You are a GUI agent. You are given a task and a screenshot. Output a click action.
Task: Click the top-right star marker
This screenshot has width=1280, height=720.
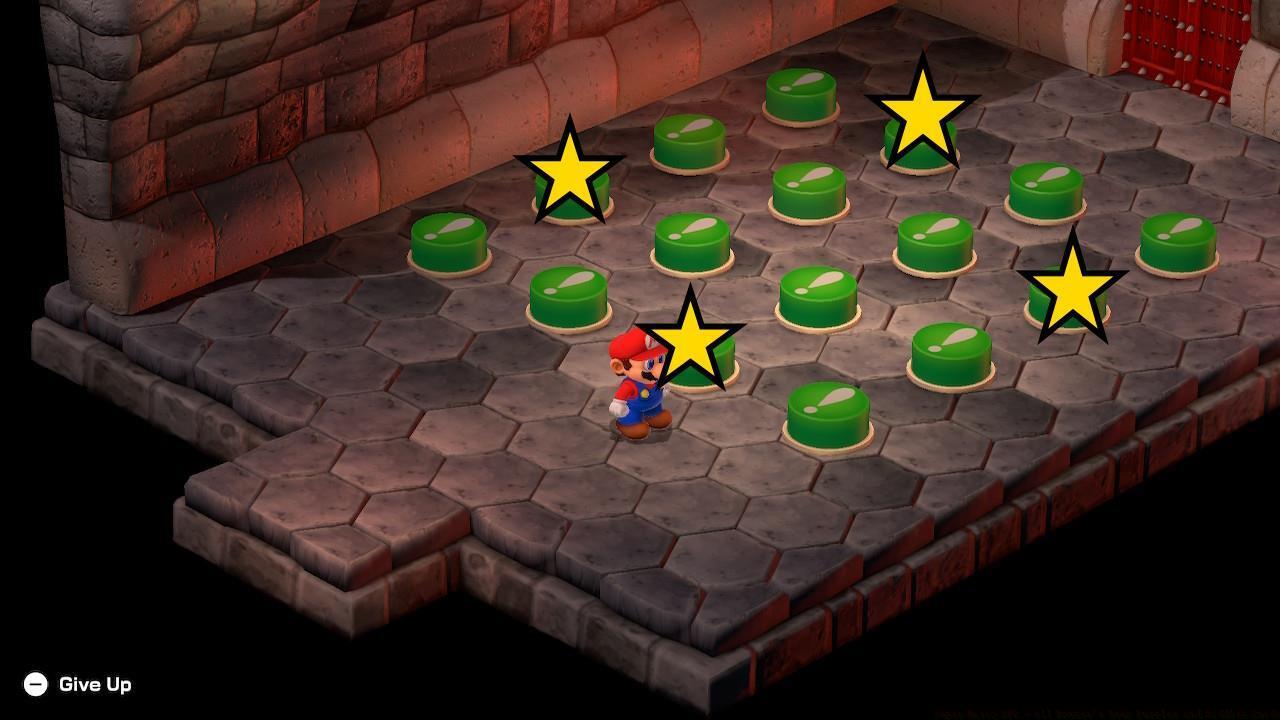click(922, 115)
